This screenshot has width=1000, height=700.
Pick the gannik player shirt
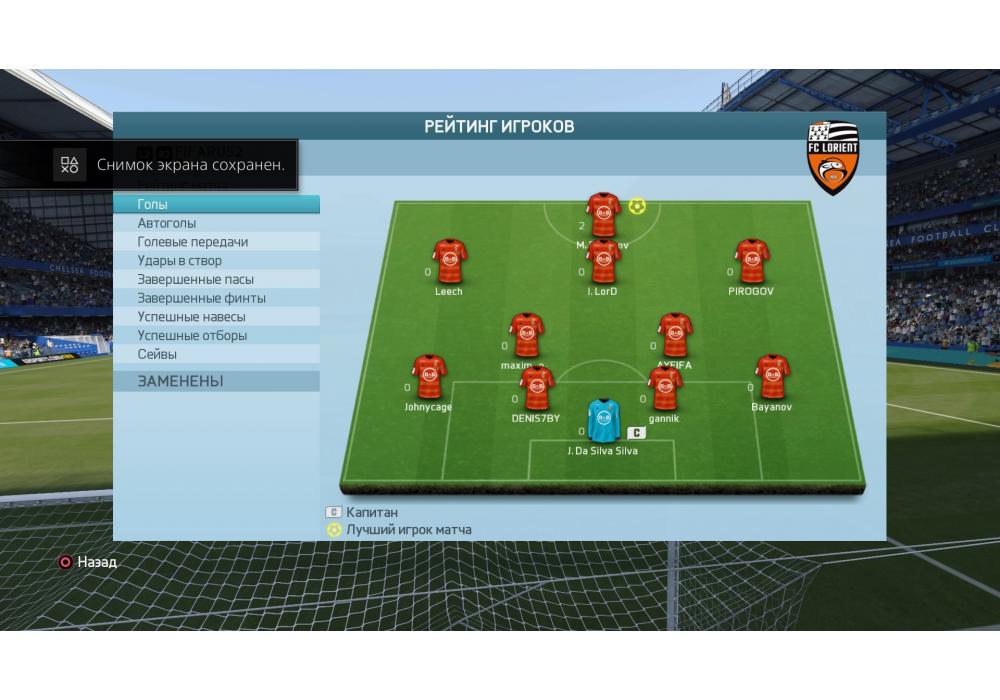point(665,389)
